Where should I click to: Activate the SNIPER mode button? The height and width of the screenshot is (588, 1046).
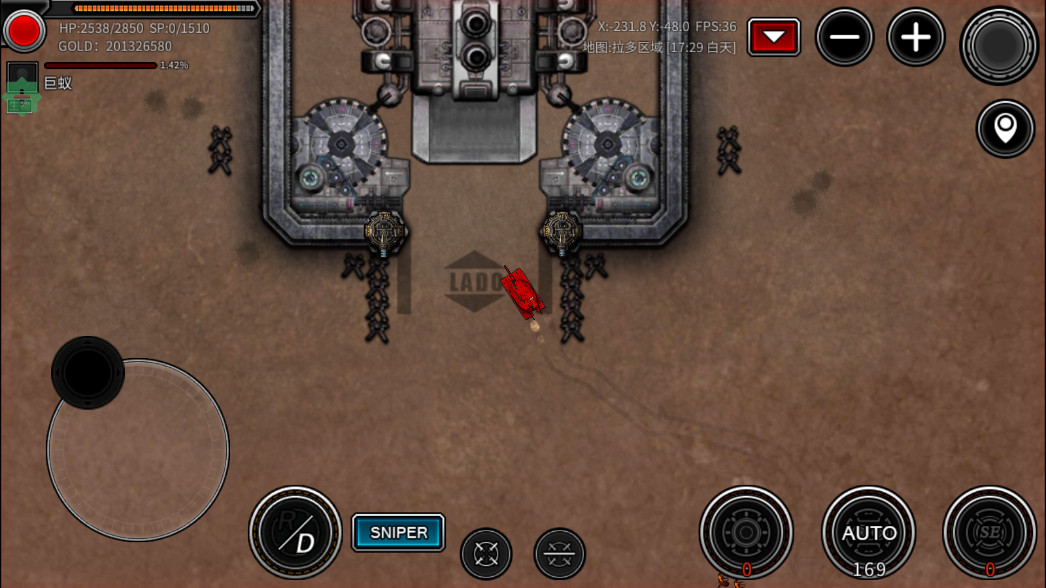pos(398,533)
